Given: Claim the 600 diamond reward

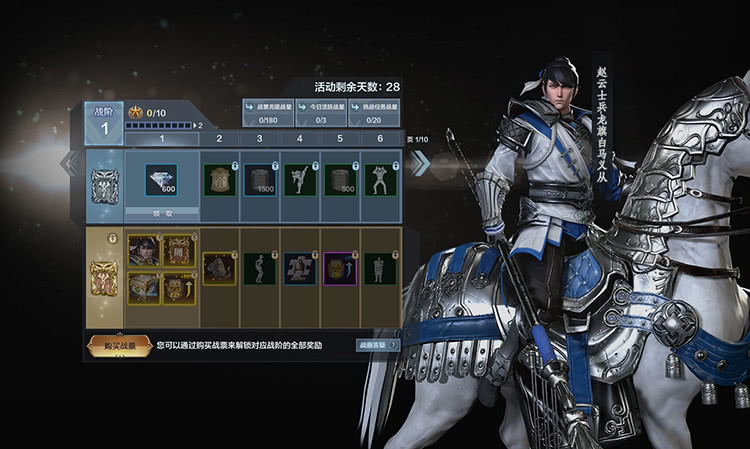Looking at the screenshot, I should click(160, 214).
